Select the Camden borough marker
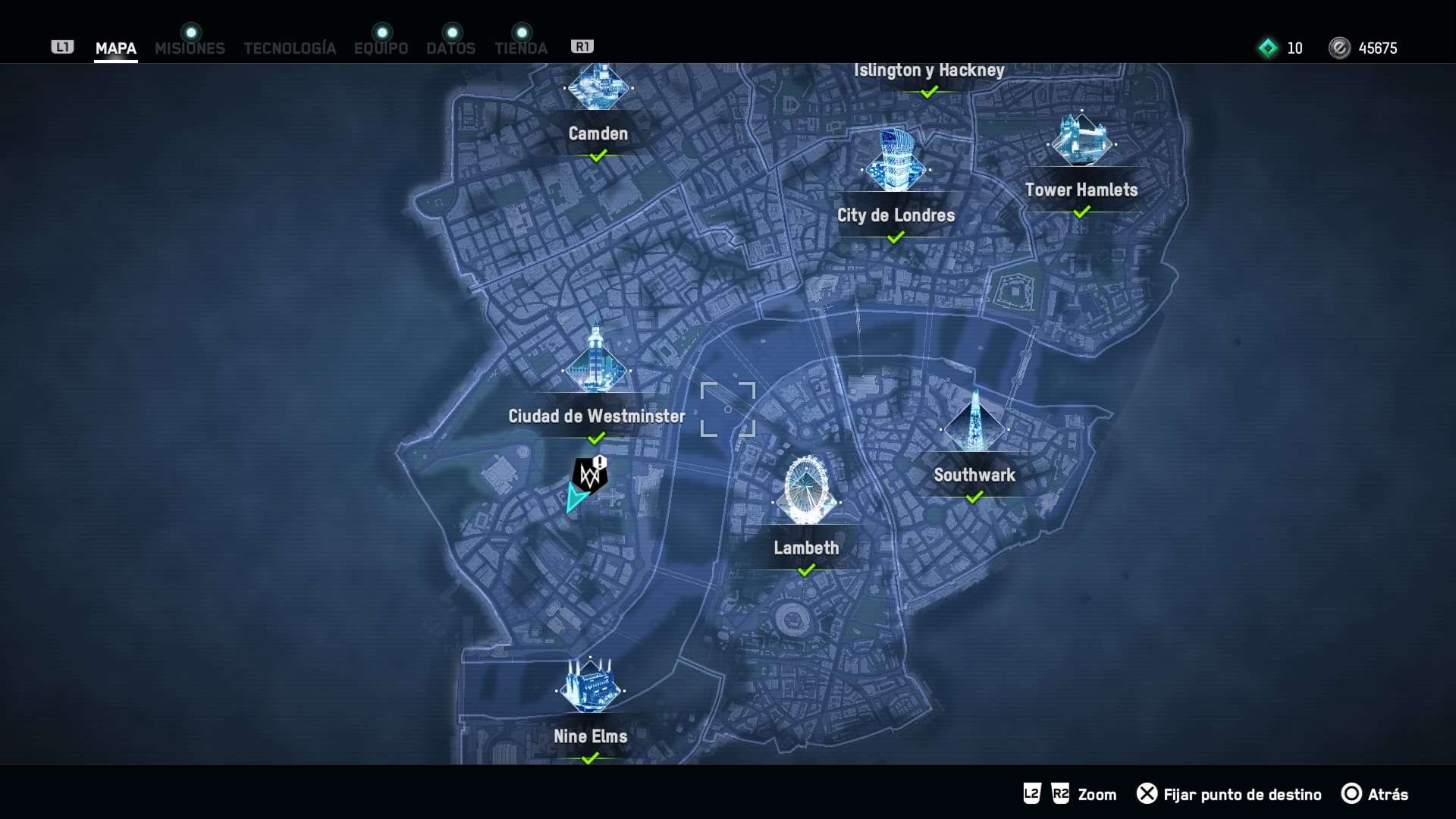The height and width of the screenshot is (819, 1456). pos(598,88)
